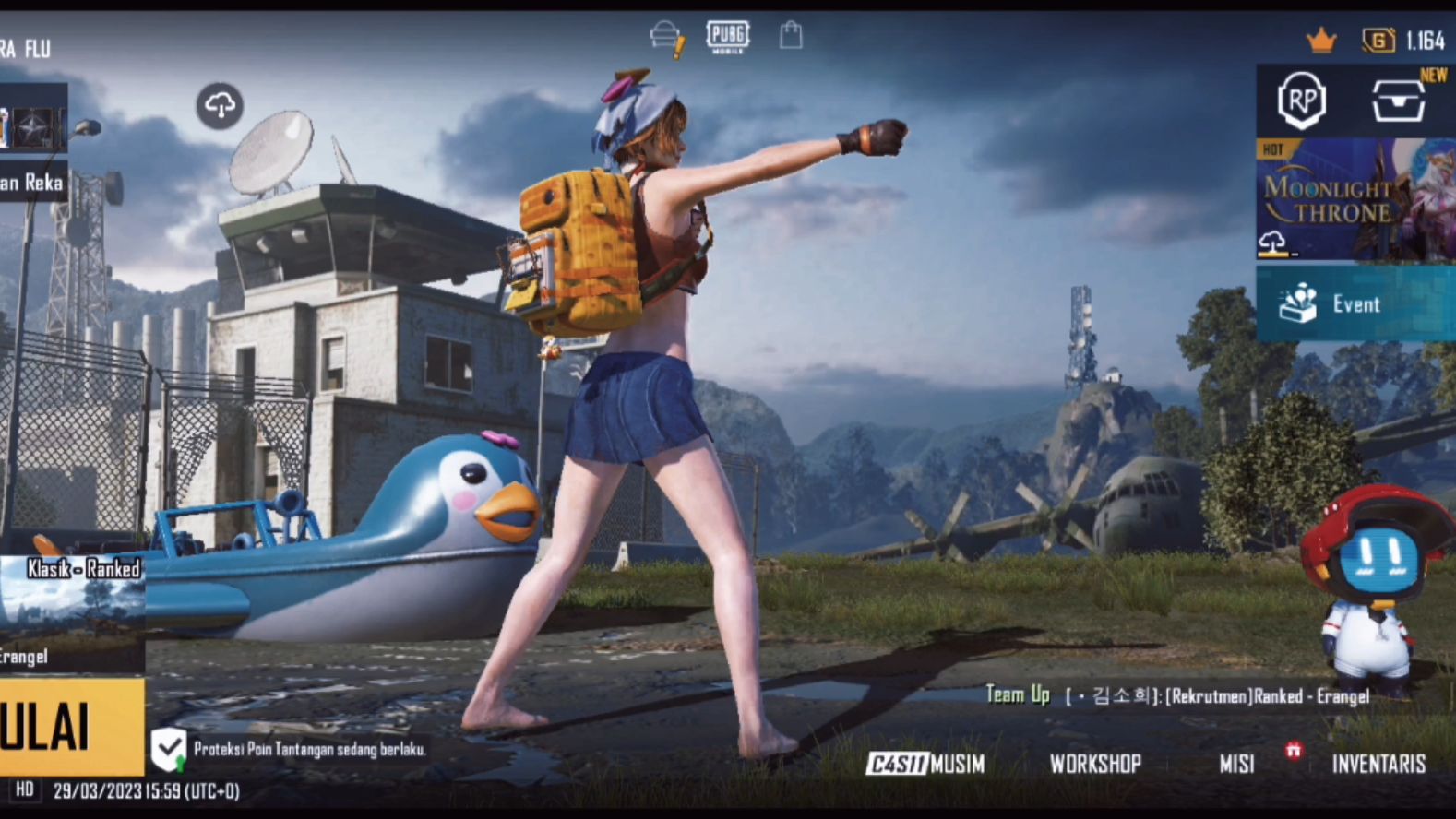
Task: Tap the Team Up recruitment message
Action: tap(1176, 695)
